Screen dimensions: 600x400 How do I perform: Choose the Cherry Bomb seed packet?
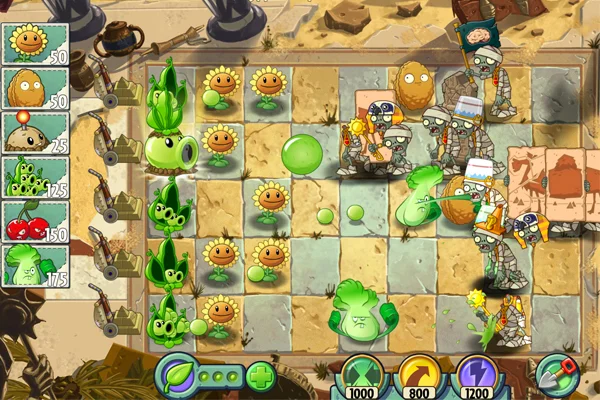coord(34,222)
